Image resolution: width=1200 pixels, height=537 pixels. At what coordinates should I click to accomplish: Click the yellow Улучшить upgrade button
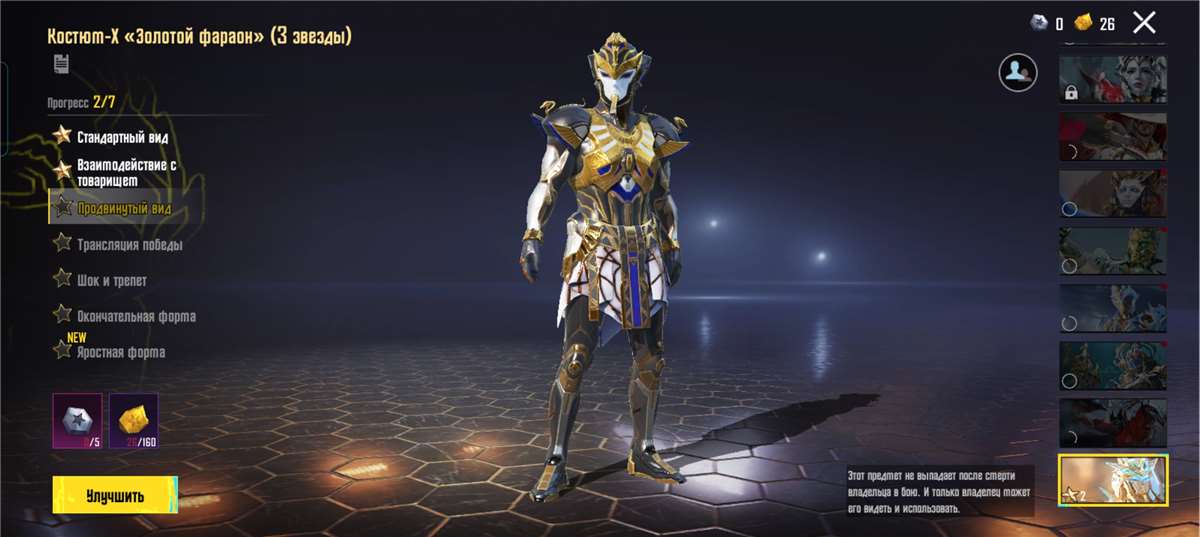click(x=115, y=495)
